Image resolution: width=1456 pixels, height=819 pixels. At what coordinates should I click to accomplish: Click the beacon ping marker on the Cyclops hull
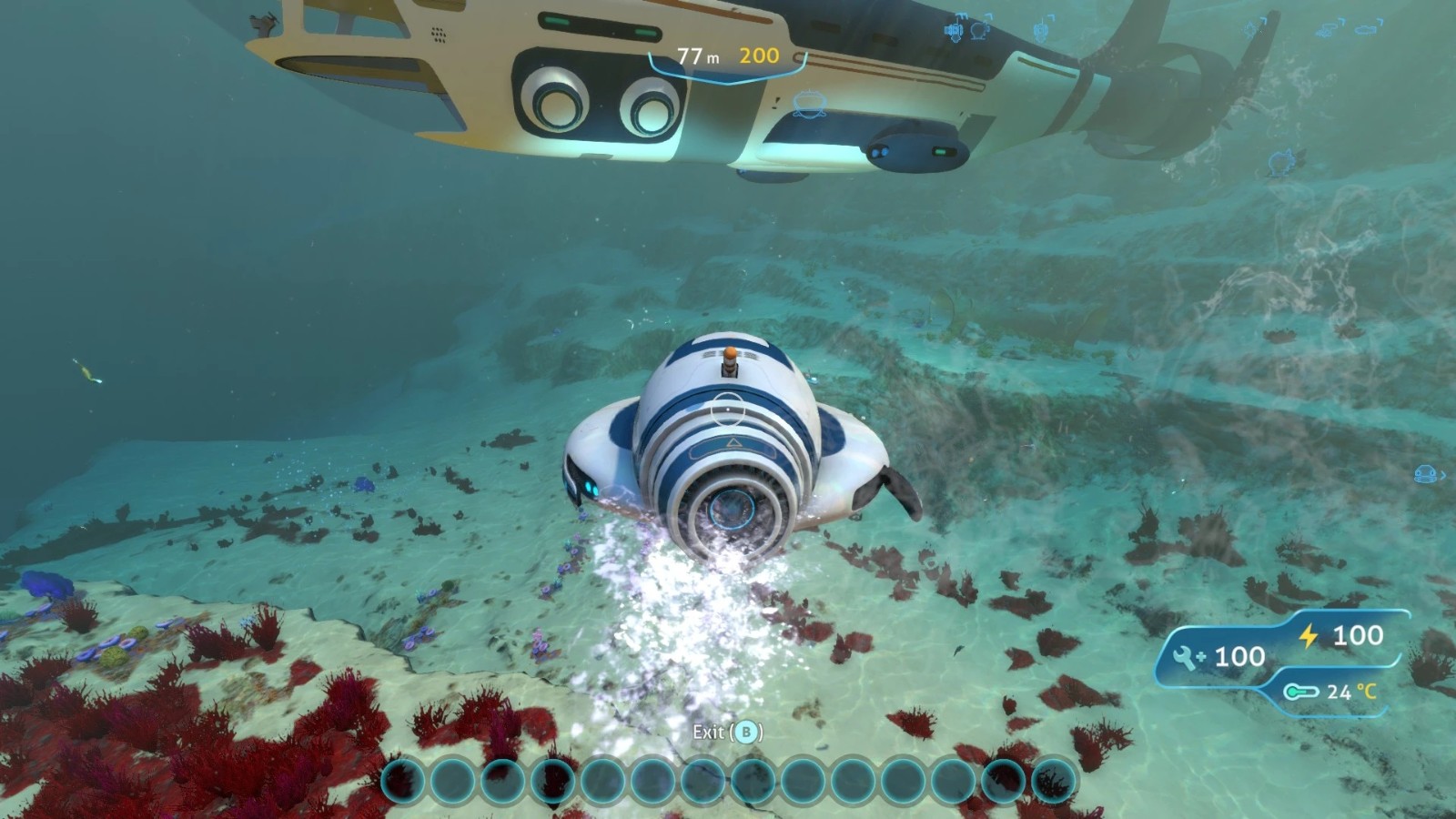806,105
